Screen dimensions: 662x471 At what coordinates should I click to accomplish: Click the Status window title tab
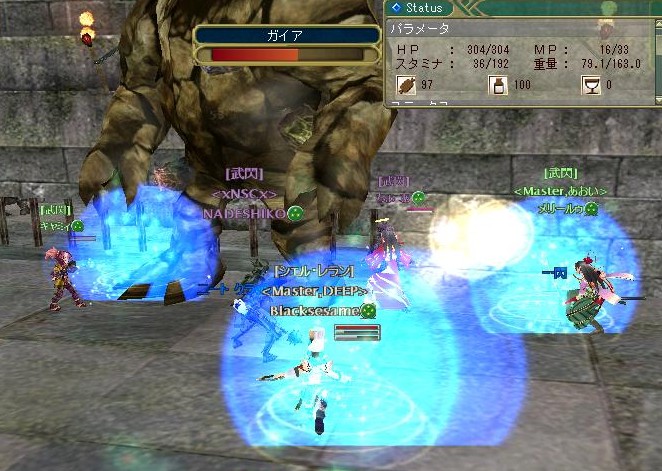point(419,8)
